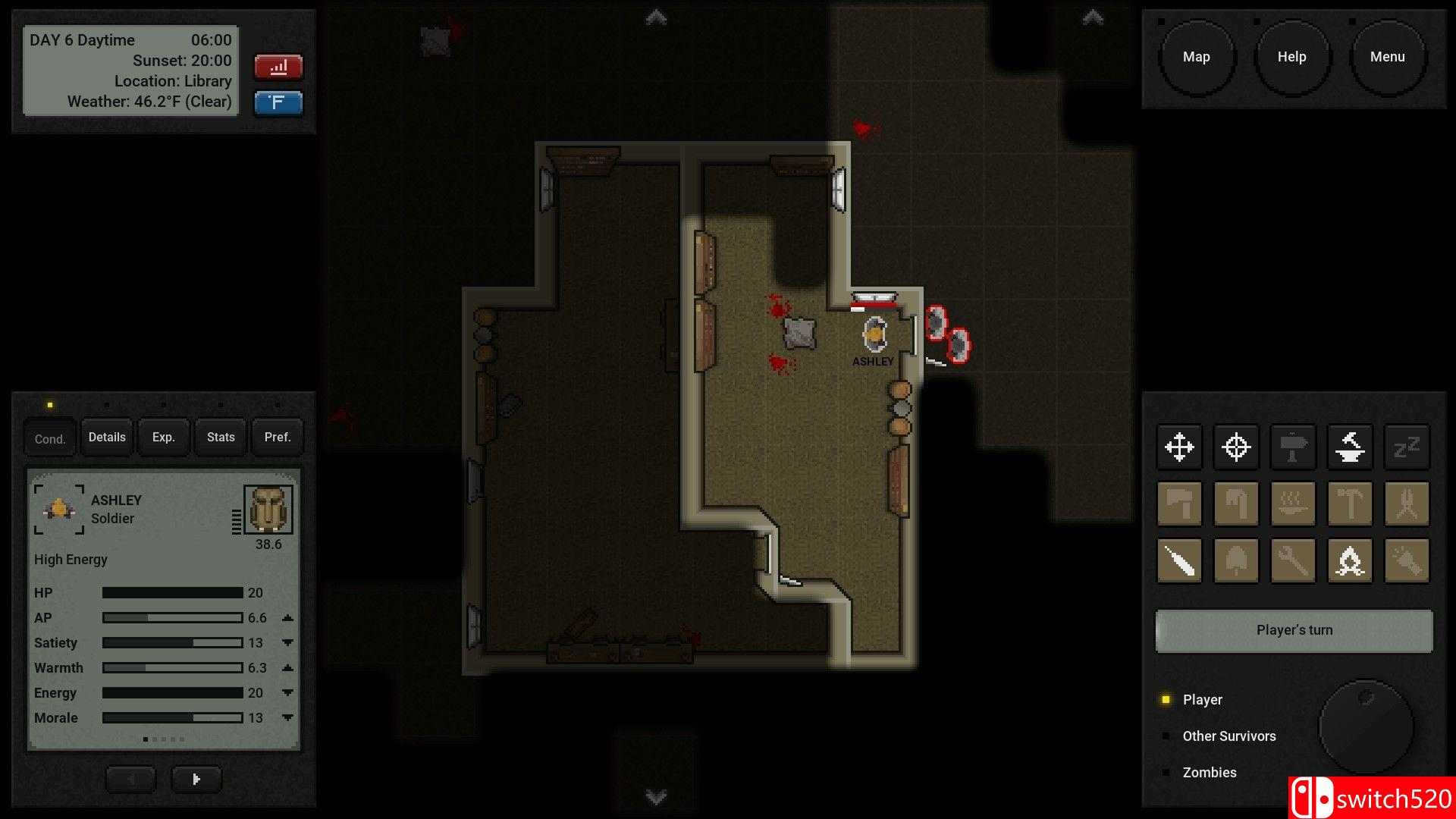Click the syringe medical icon

pos(1180,560)
